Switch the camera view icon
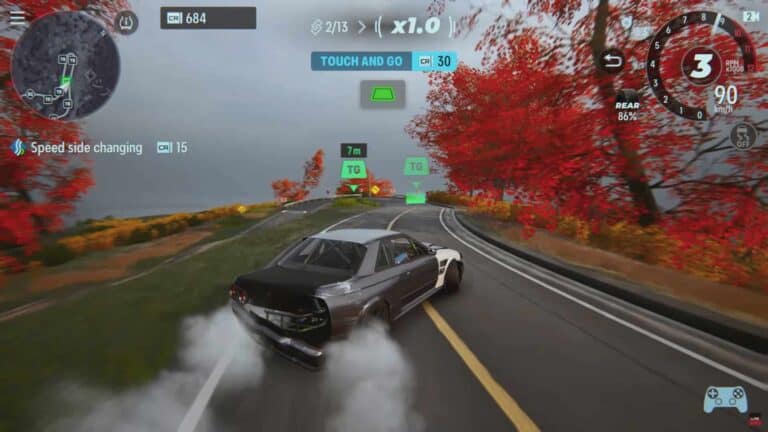 (x=750, y=17)
